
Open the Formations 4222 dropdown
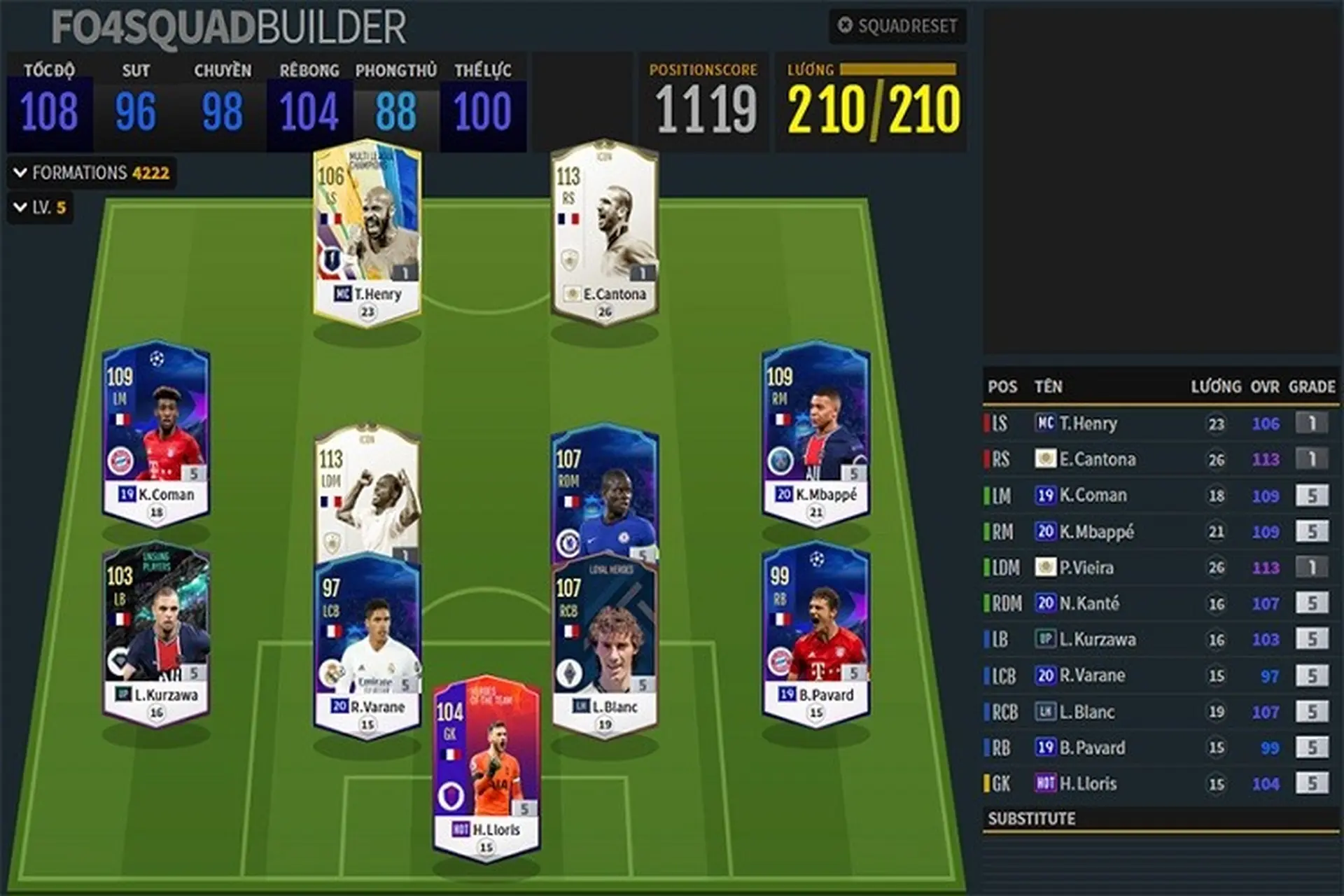92,173
